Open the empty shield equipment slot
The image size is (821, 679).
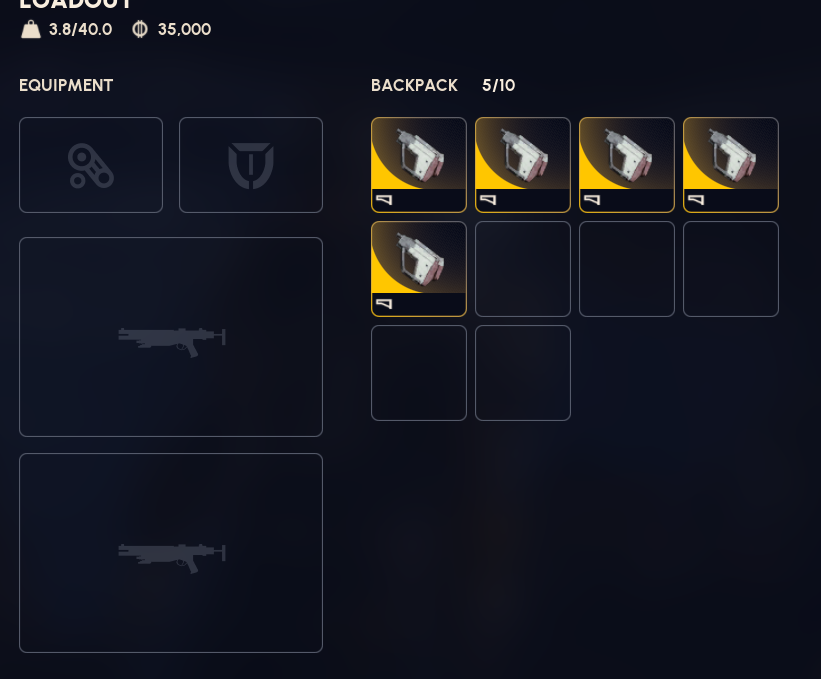[251, 165]
